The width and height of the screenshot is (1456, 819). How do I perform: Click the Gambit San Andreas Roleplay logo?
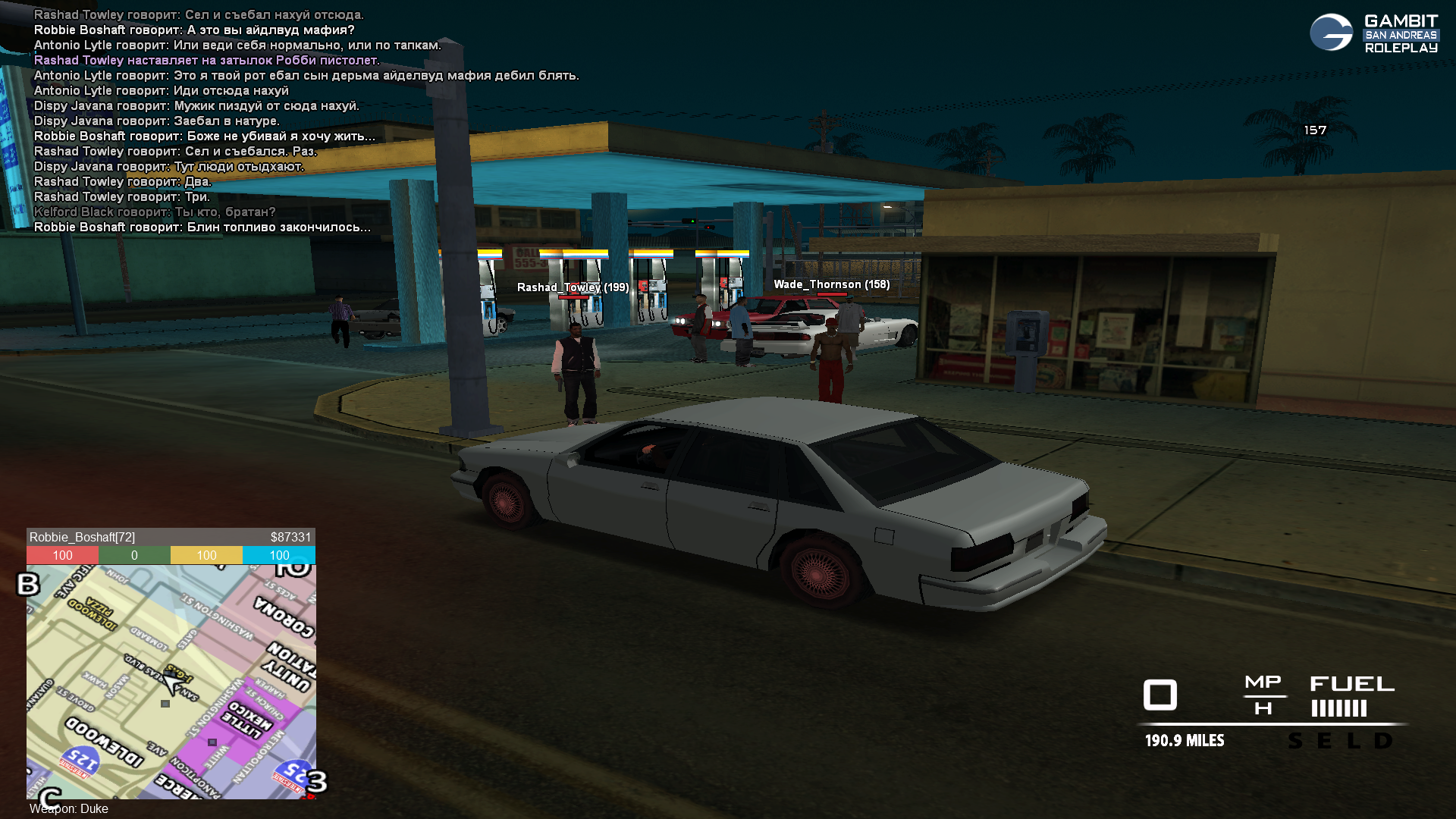(1373, 33)
